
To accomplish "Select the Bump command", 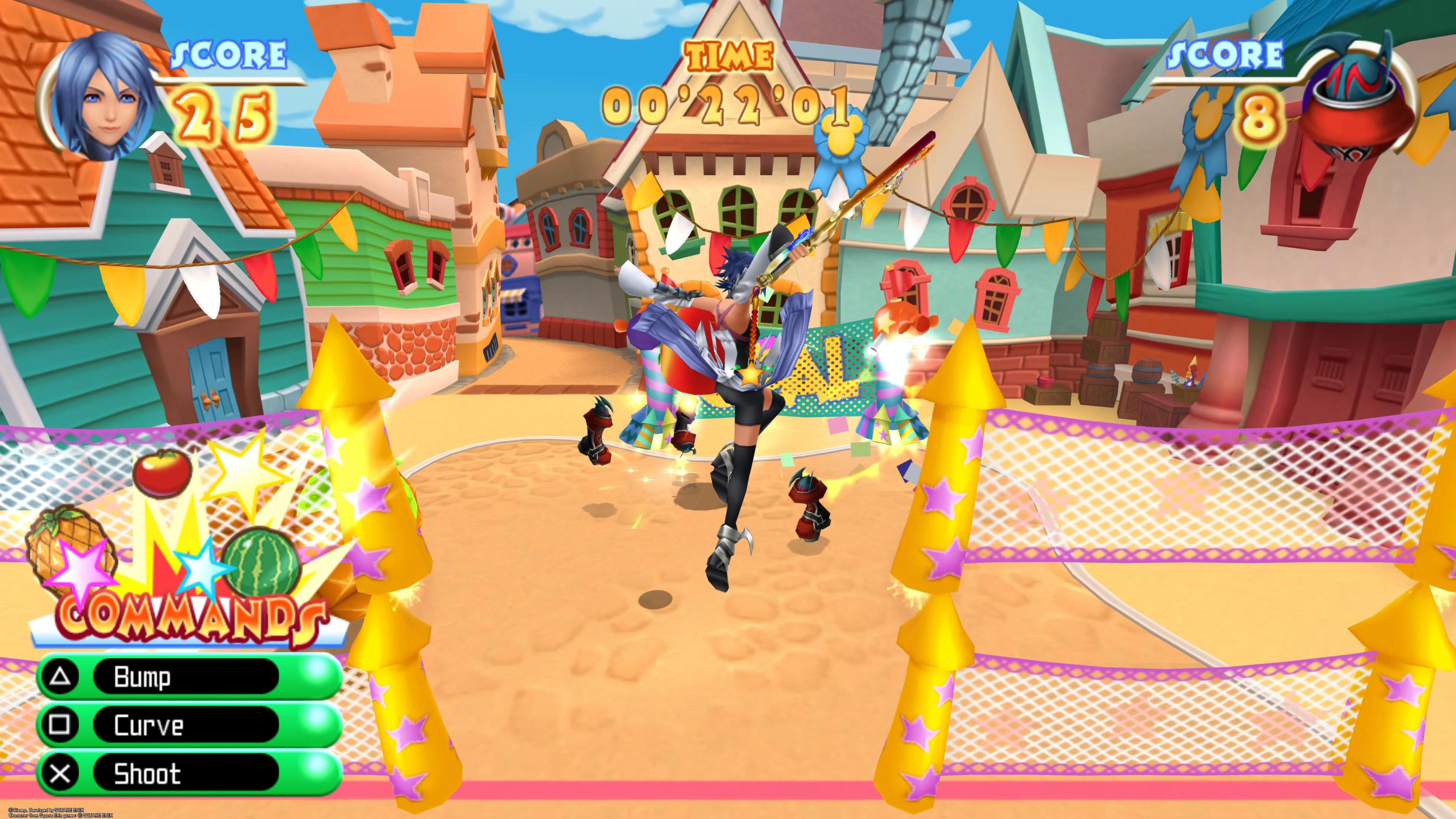I will (186, 676).
